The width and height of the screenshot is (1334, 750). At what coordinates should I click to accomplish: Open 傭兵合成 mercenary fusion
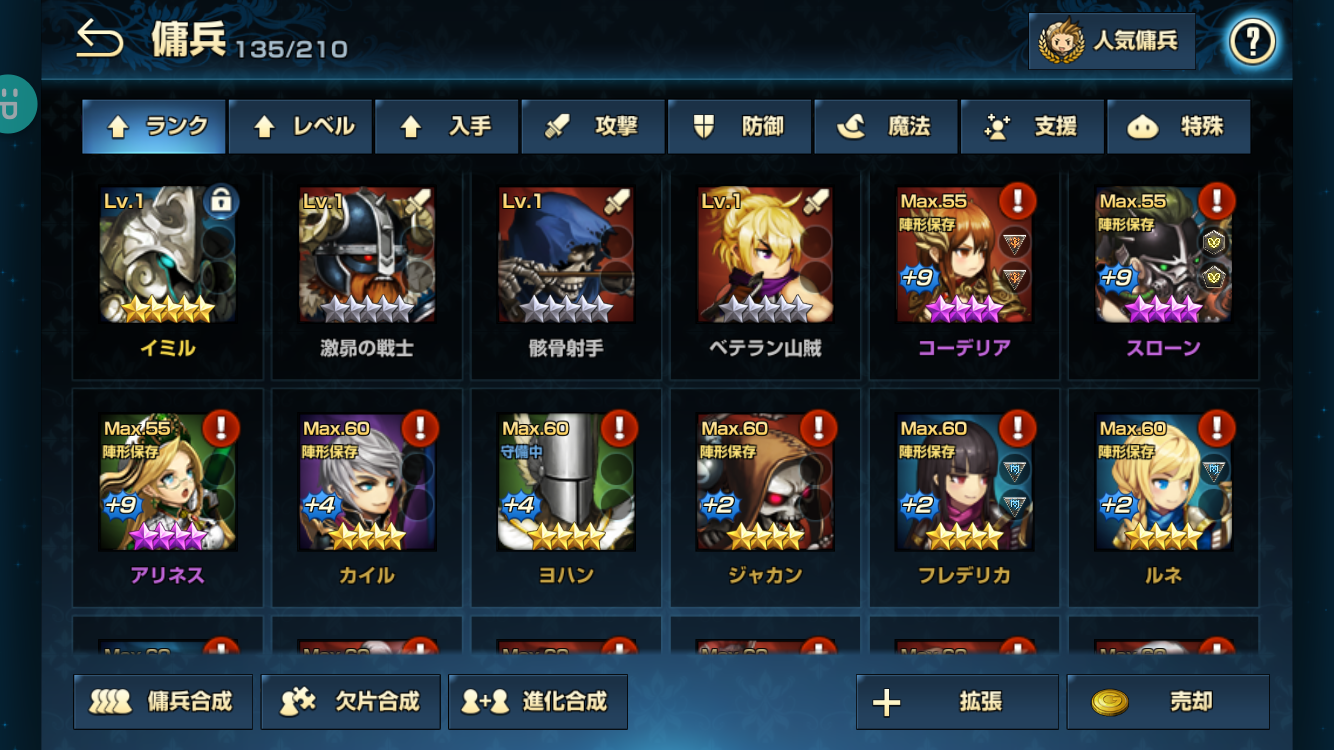(x=162, y=702)
